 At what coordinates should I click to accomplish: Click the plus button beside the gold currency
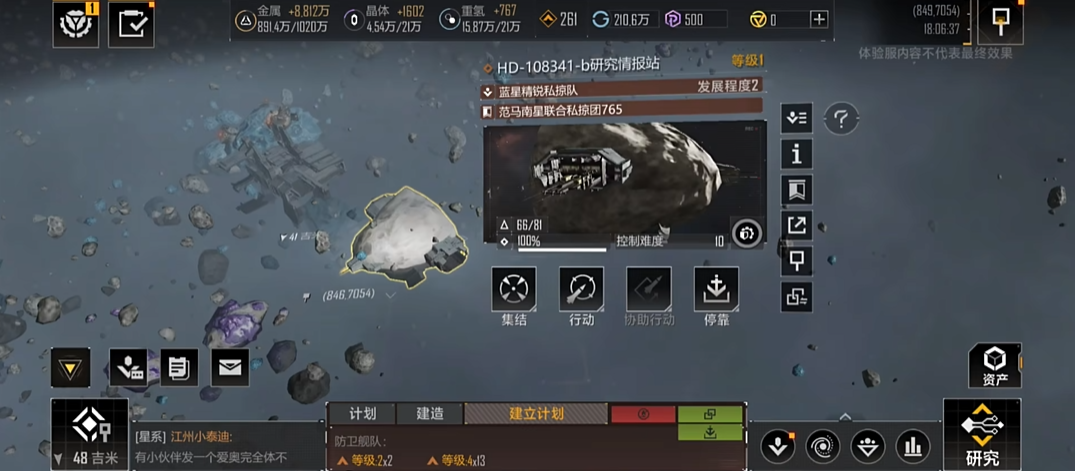819,19
